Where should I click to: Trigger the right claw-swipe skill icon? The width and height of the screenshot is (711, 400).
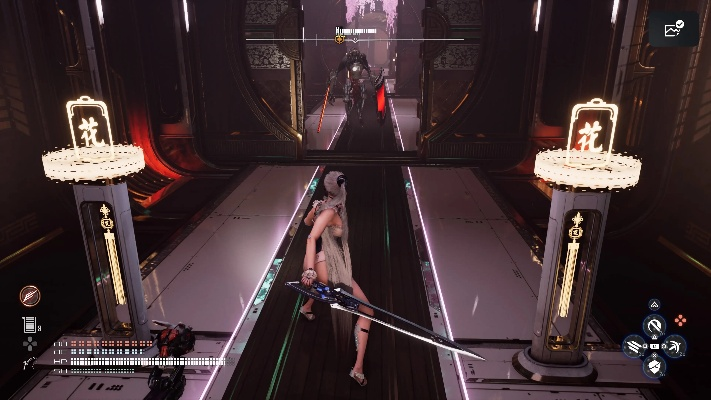675,346
